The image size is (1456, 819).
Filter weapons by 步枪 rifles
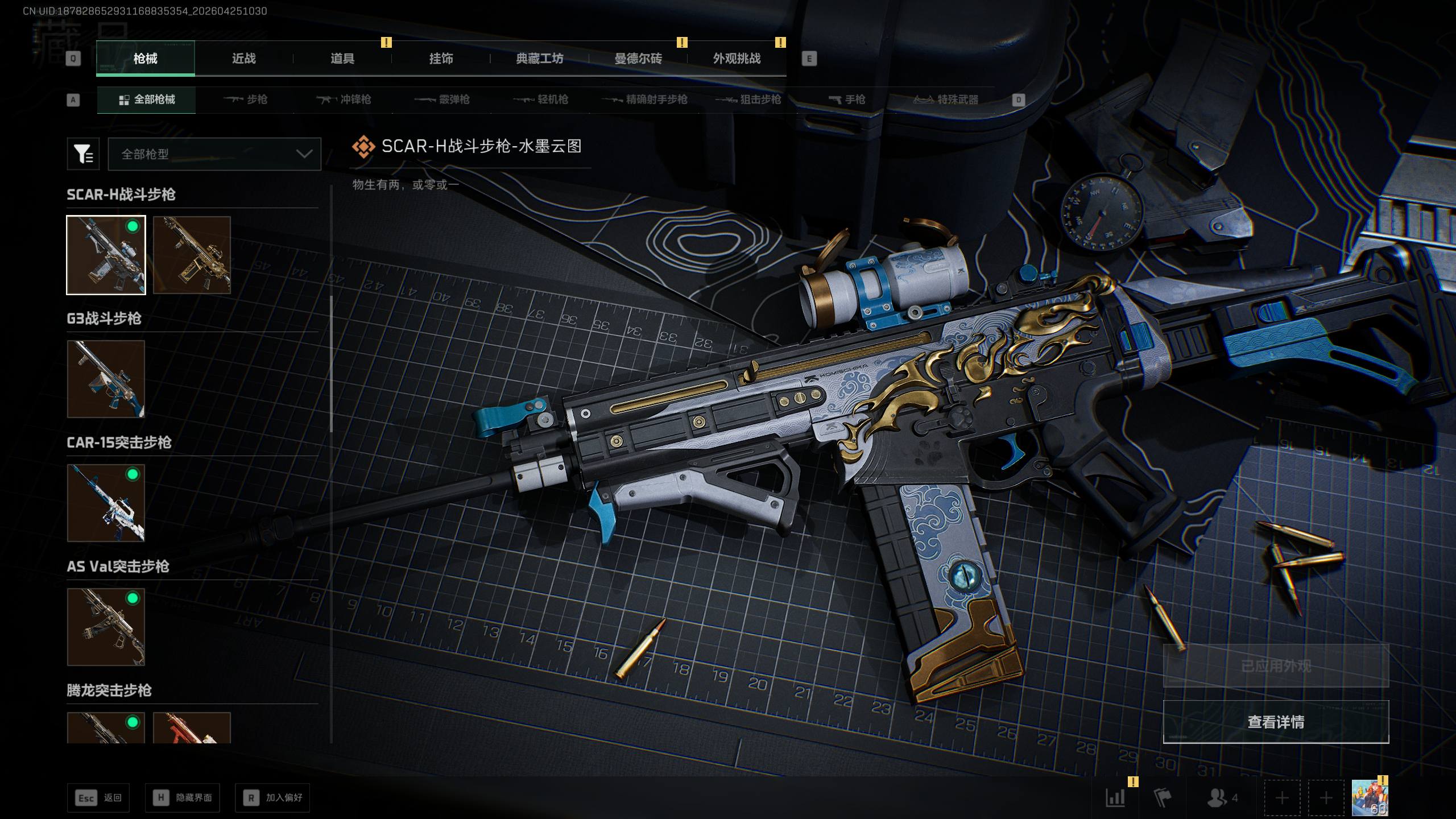(x=246, y=100)
